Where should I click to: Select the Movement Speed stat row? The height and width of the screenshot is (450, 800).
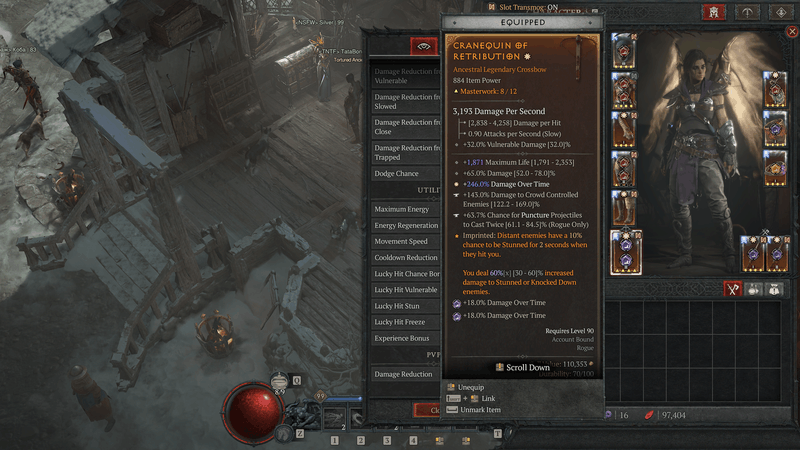(405, 241)
